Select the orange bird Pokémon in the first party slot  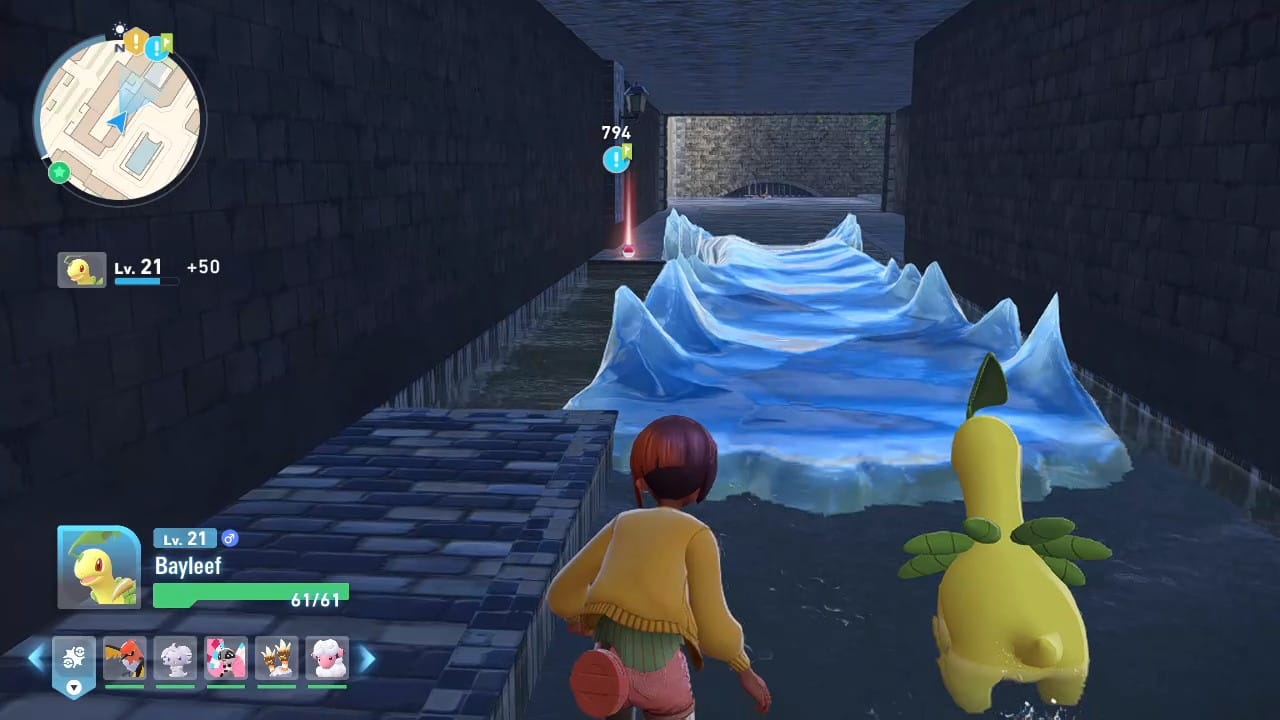pyautogui.click(x=125, y=658)
